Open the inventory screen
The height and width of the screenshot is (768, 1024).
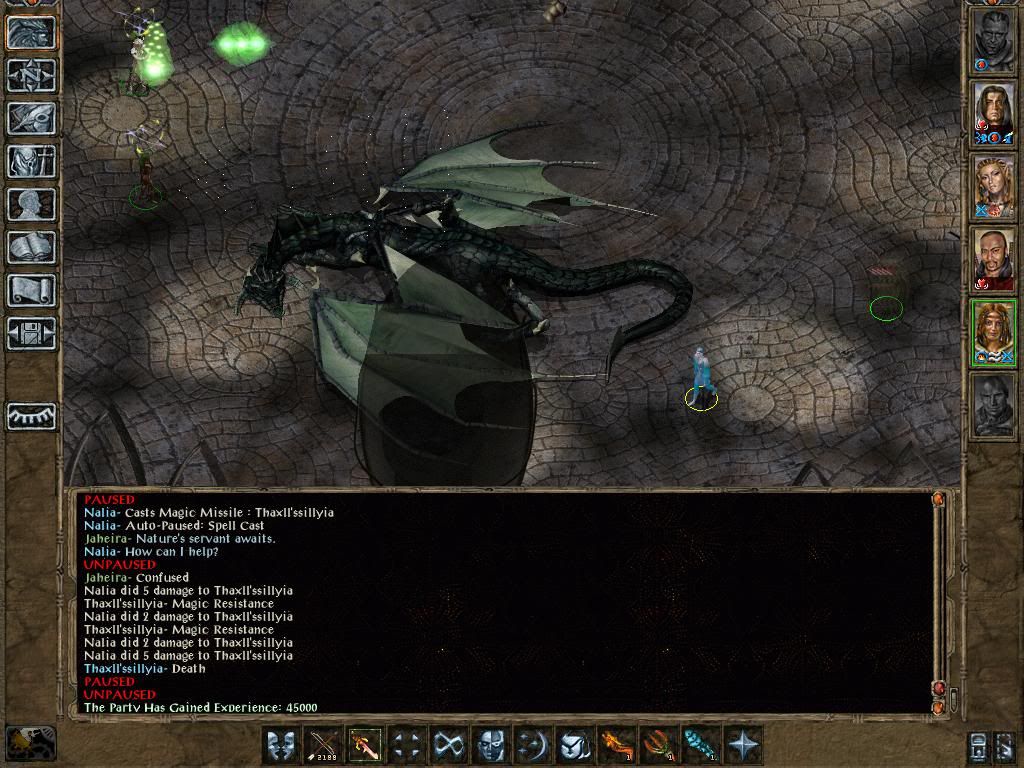coord(31,160)
